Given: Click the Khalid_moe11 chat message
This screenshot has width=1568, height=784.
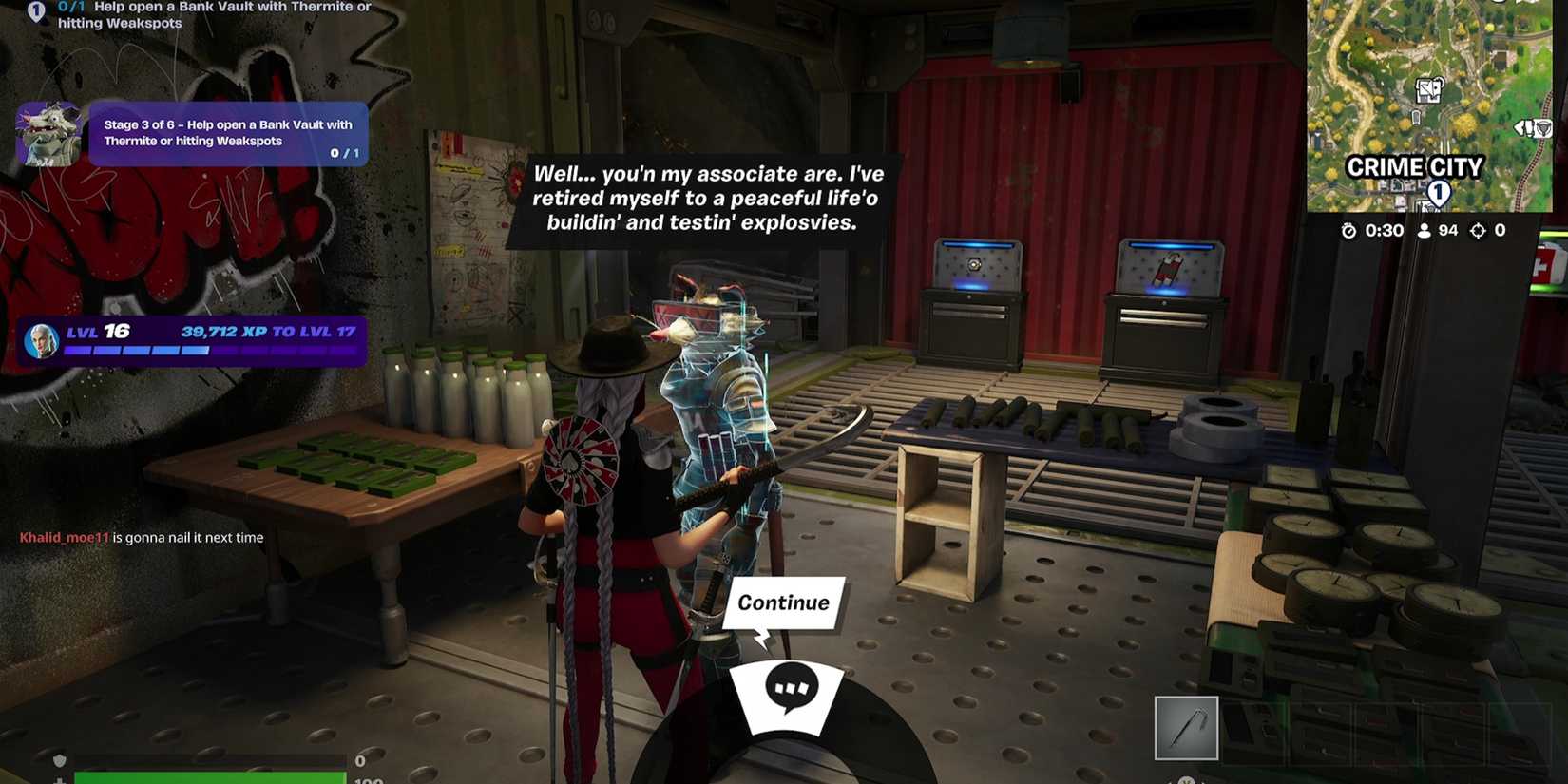Looking at the screenshot, I should point(141,537).
